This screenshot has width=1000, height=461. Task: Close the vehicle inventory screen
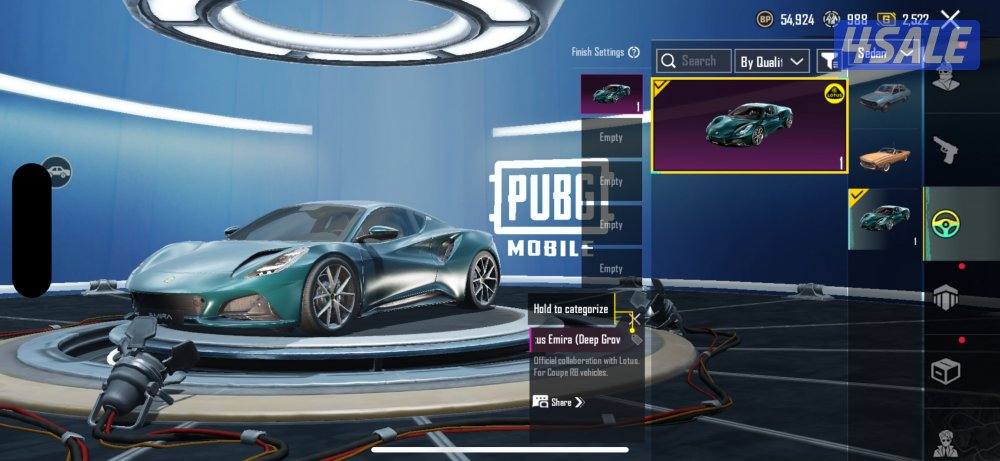950,19
